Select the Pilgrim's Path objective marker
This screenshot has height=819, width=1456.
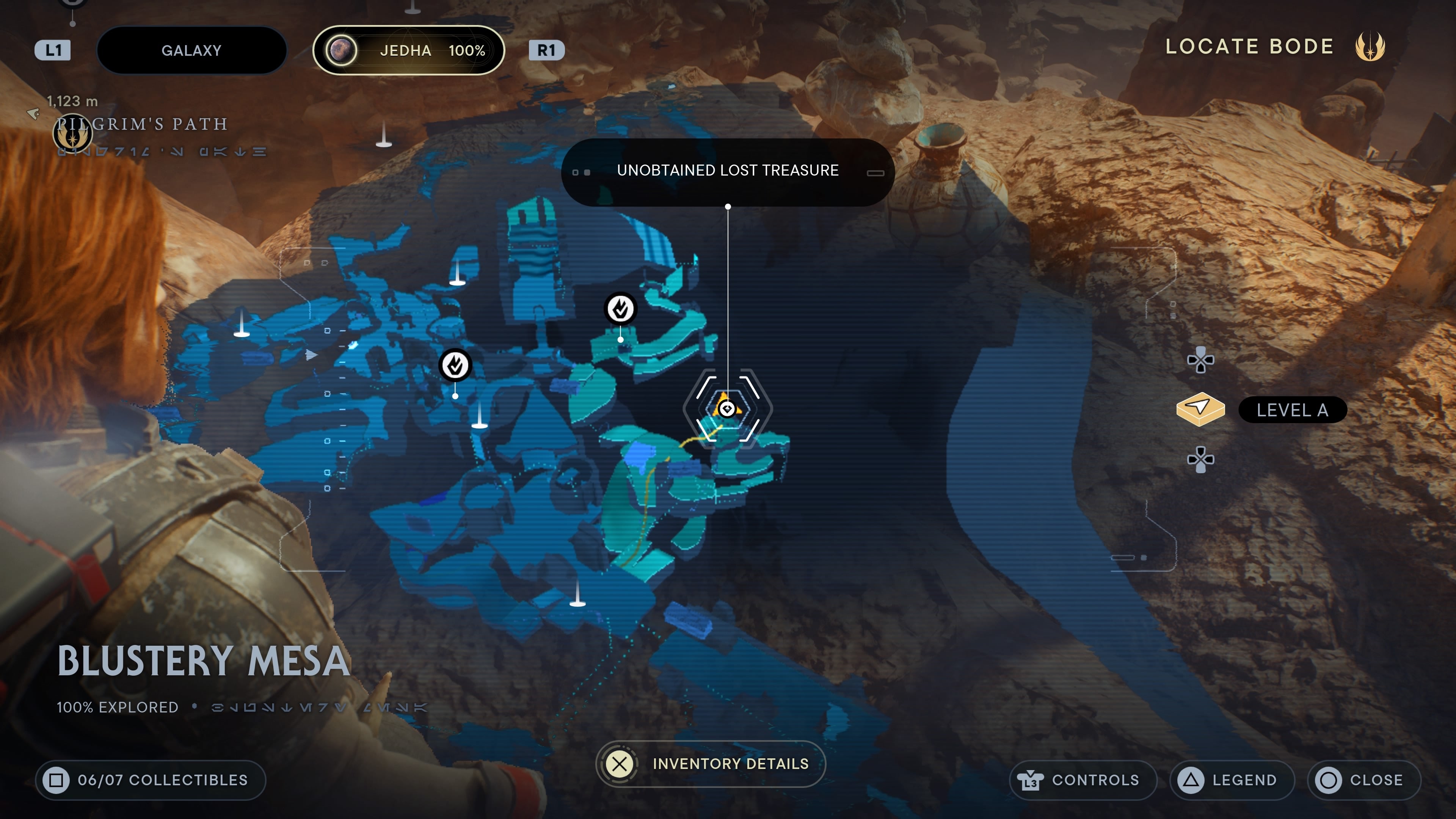[72, 133]
